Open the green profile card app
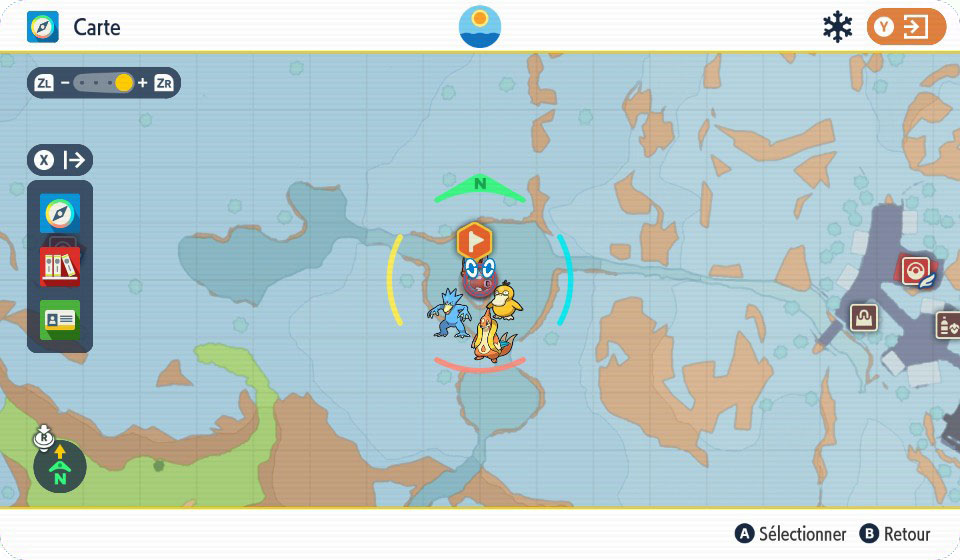Image resolution: width=960 pixels, height=560 pixels. pyautogui.click(x=60, y=319)
